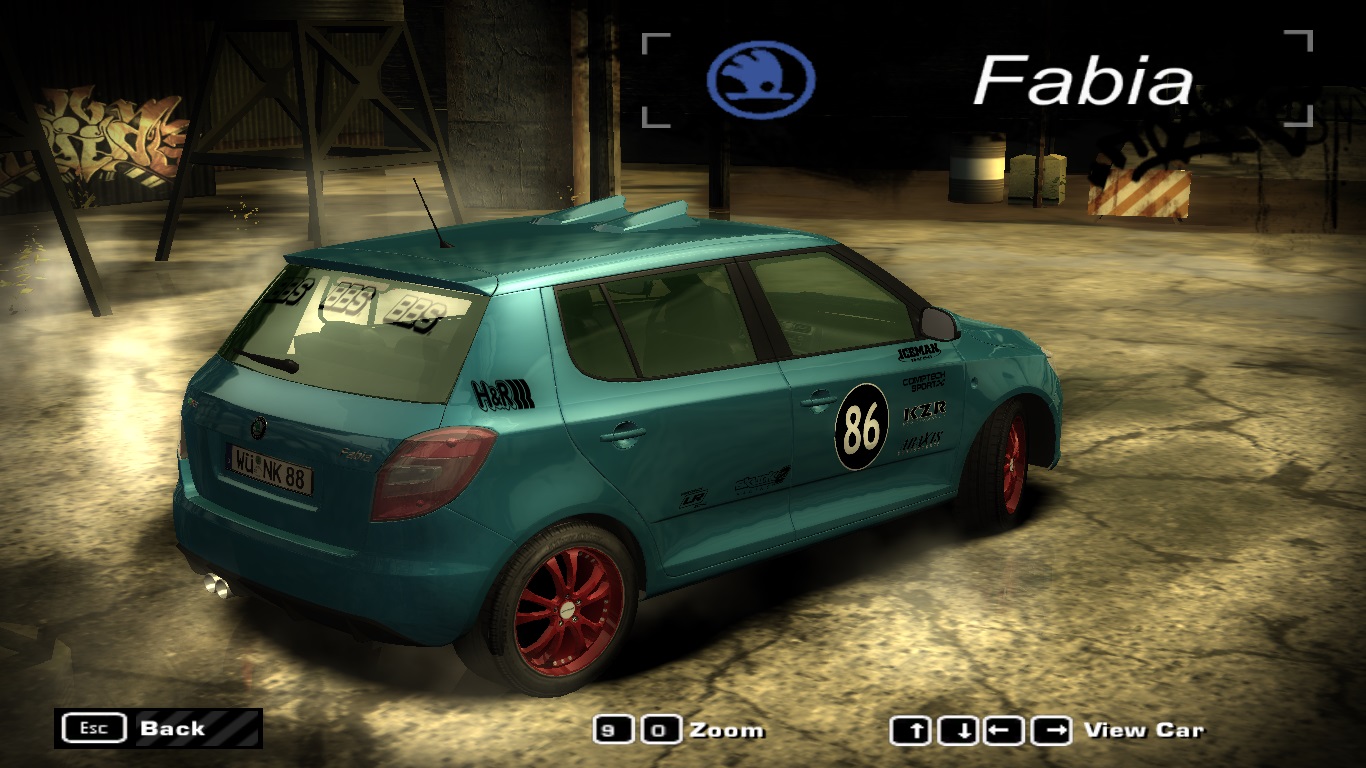The width and height of the screenshot is (1366, 768).
Task: Go back using the Back button
Action: coord(158,728)
